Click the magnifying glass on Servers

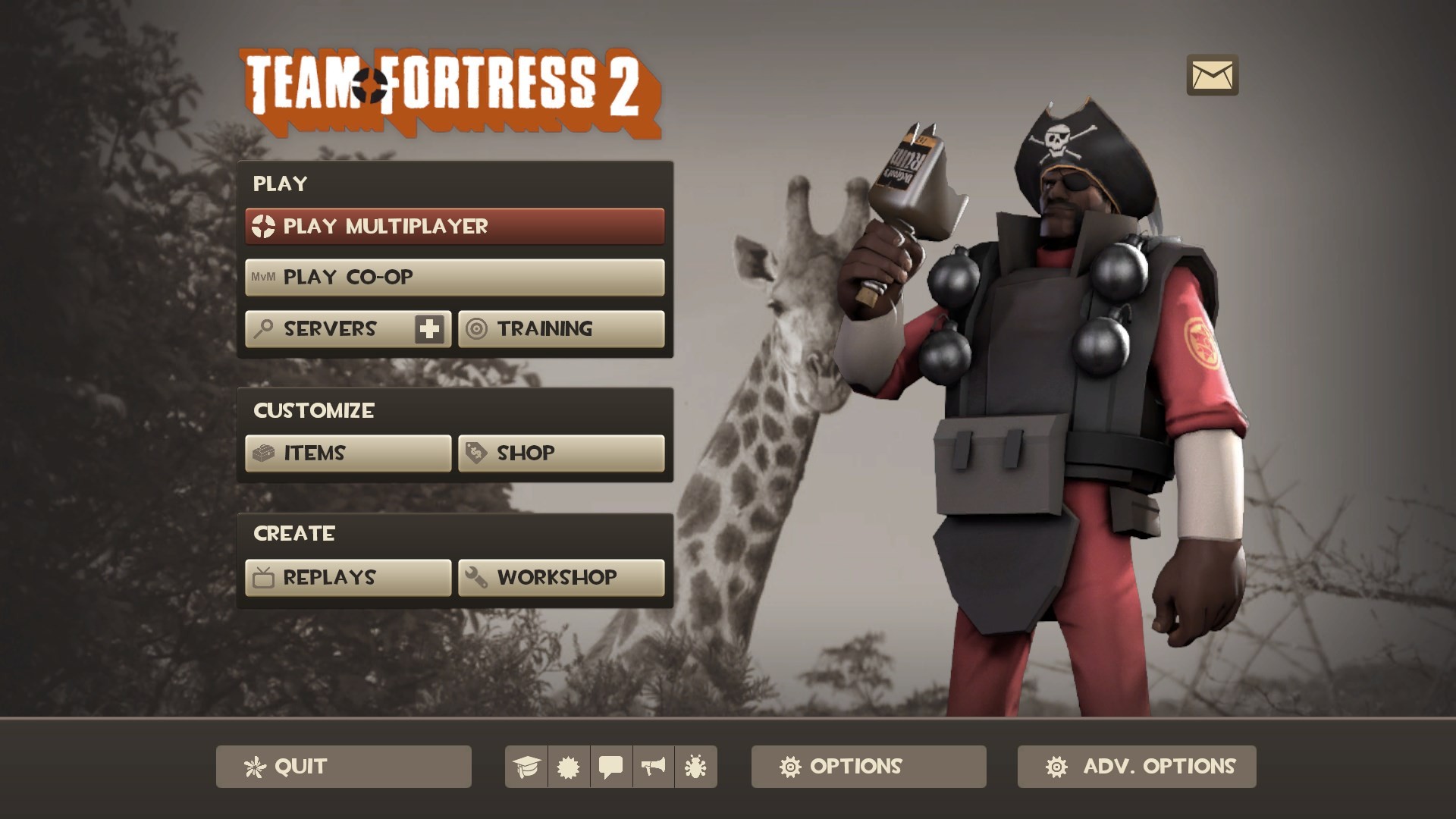click(262, 328)
